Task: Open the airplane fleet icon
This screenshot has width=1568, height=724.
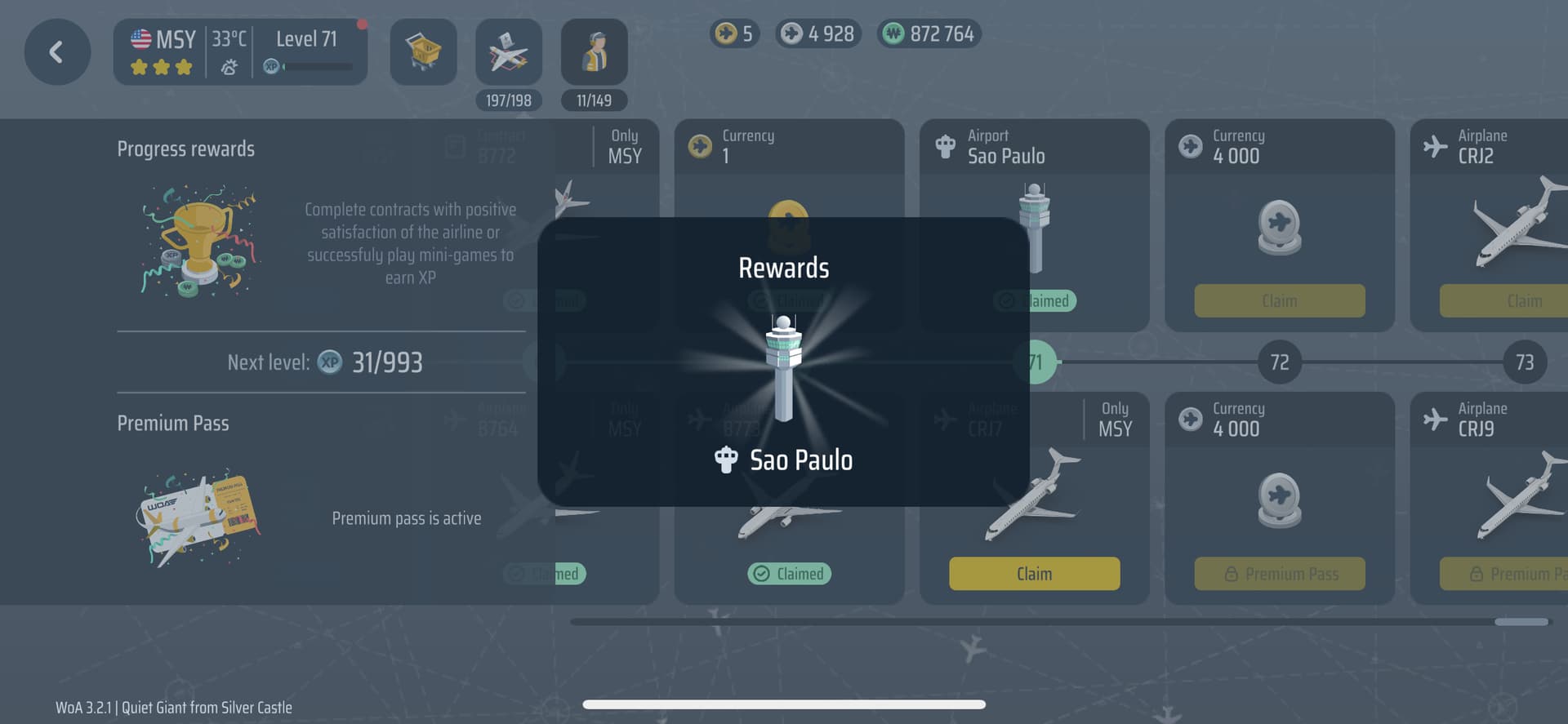Action: point(508,53)
